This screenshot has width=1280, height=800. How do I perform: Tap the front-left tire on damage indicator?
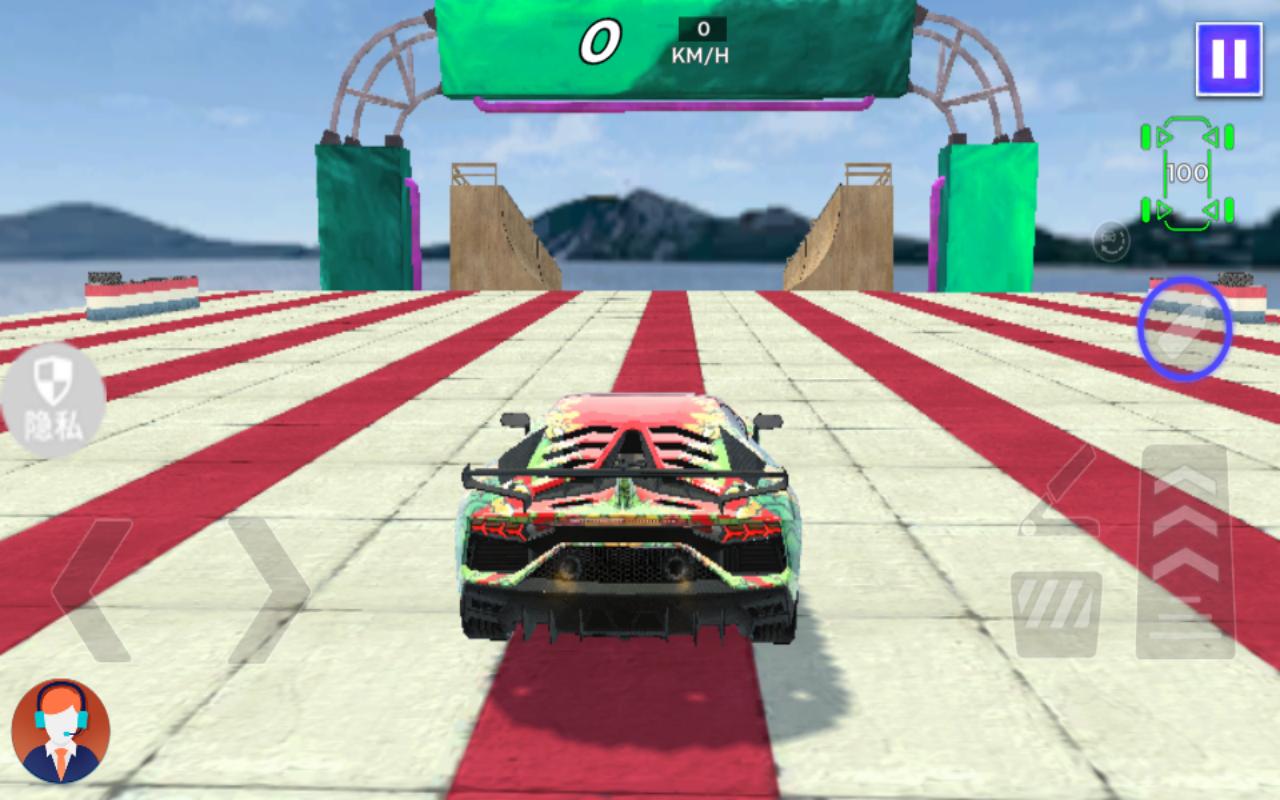coord(1145,136)
